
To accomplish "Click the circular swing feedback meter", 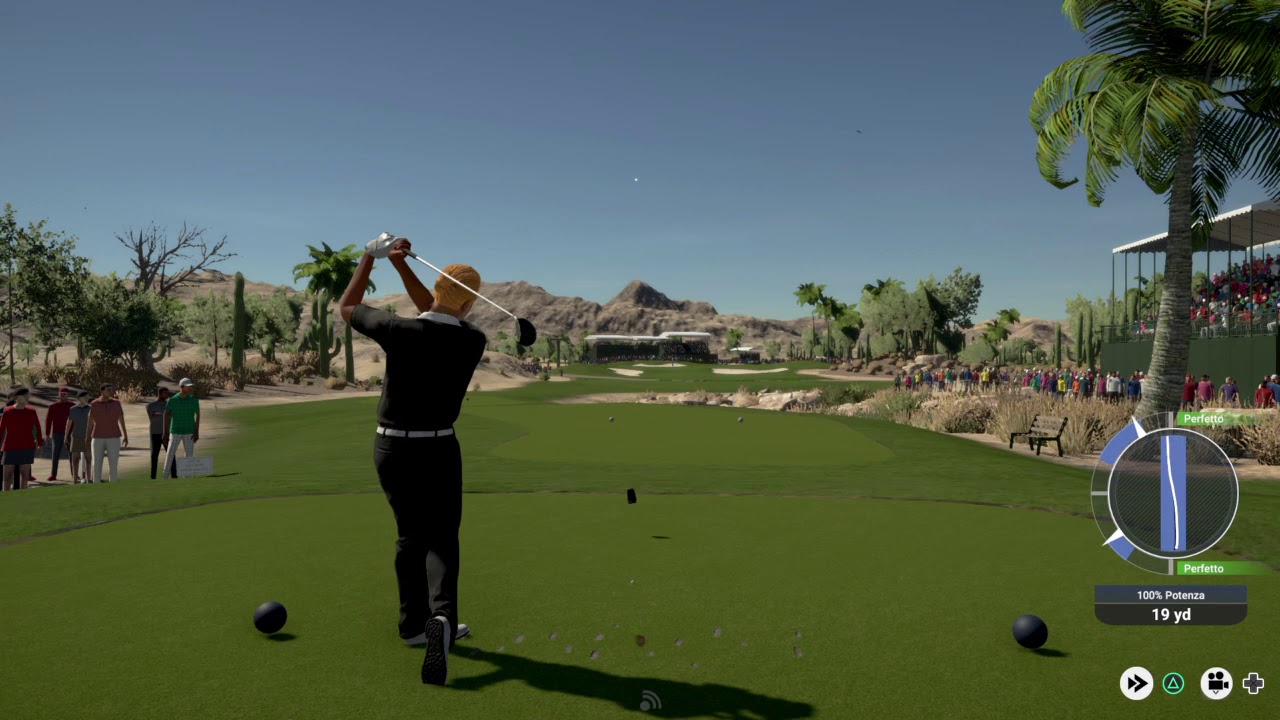I will coord(1172,492).
